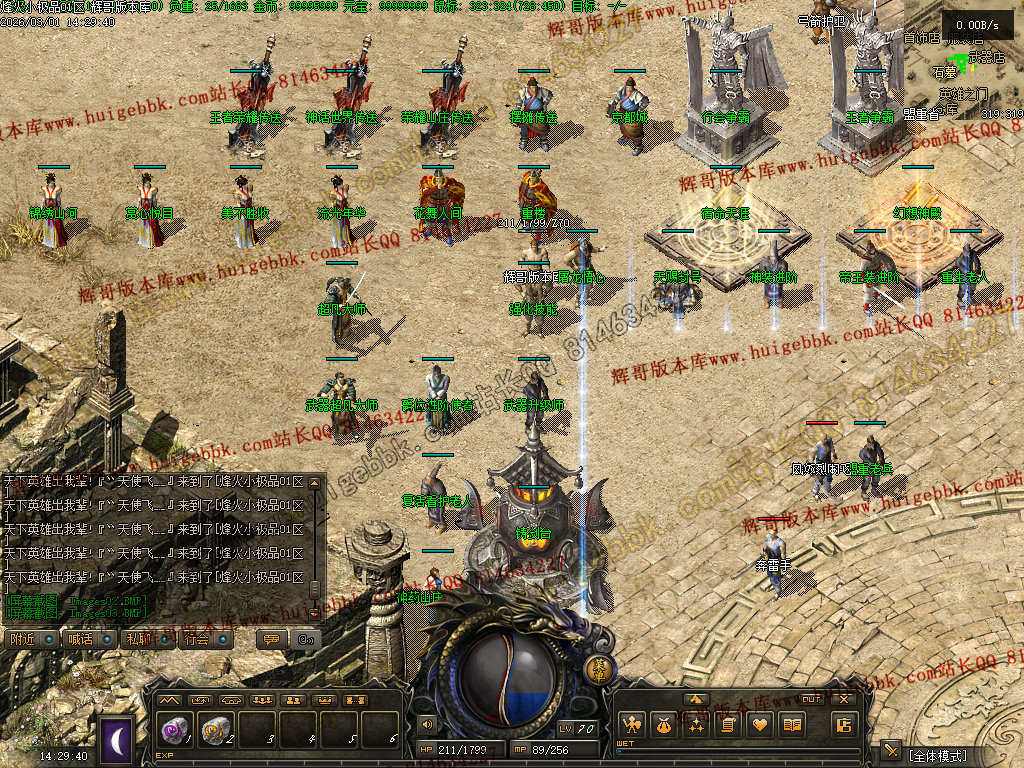Close the game with the X button
Image resolution: width=1024 pixels, height=768 pixels.
845,699
